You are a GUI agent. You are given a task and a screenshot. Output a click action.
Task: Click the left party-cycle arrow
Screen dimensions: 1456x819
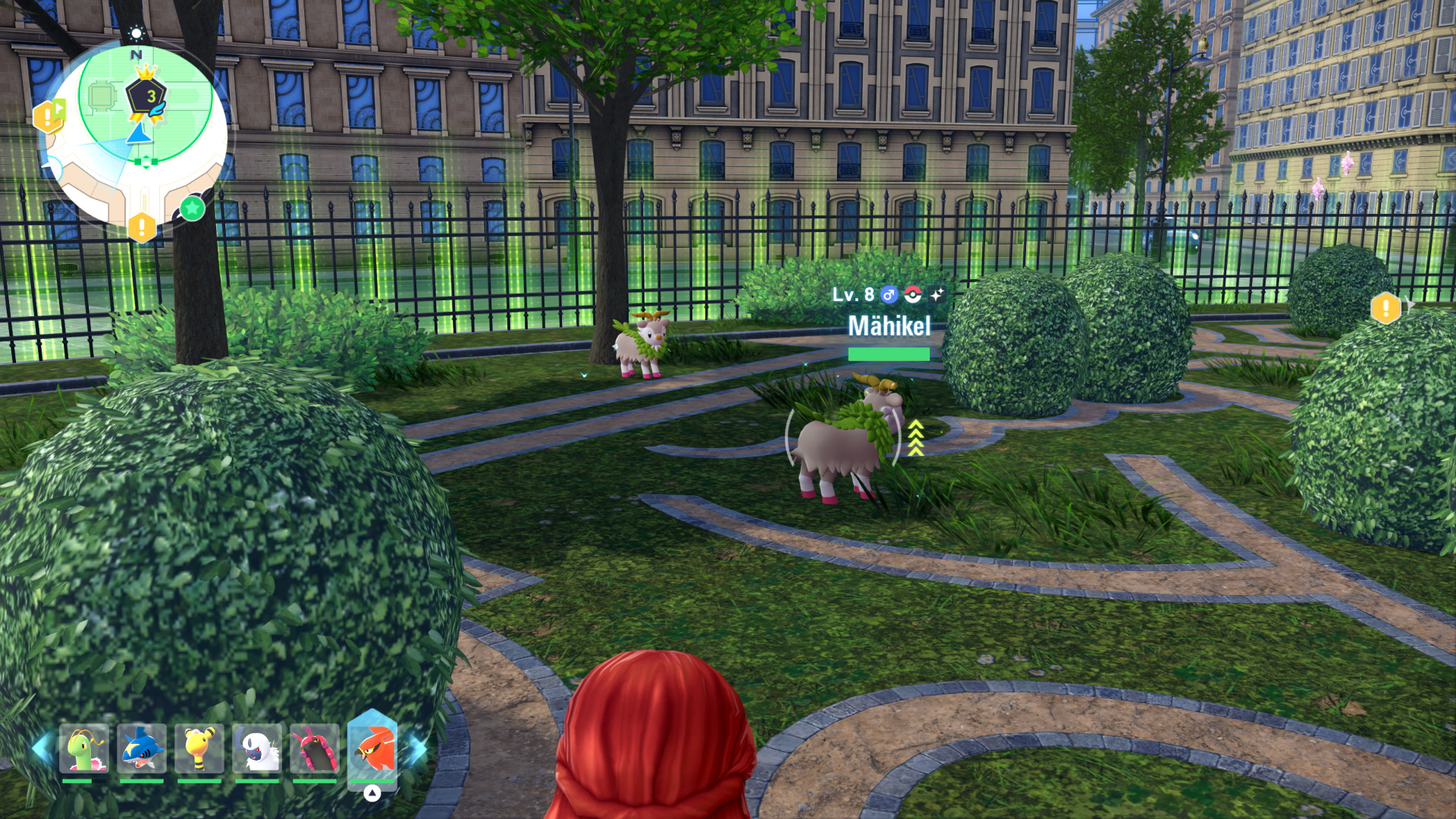(x=41, y=748)
